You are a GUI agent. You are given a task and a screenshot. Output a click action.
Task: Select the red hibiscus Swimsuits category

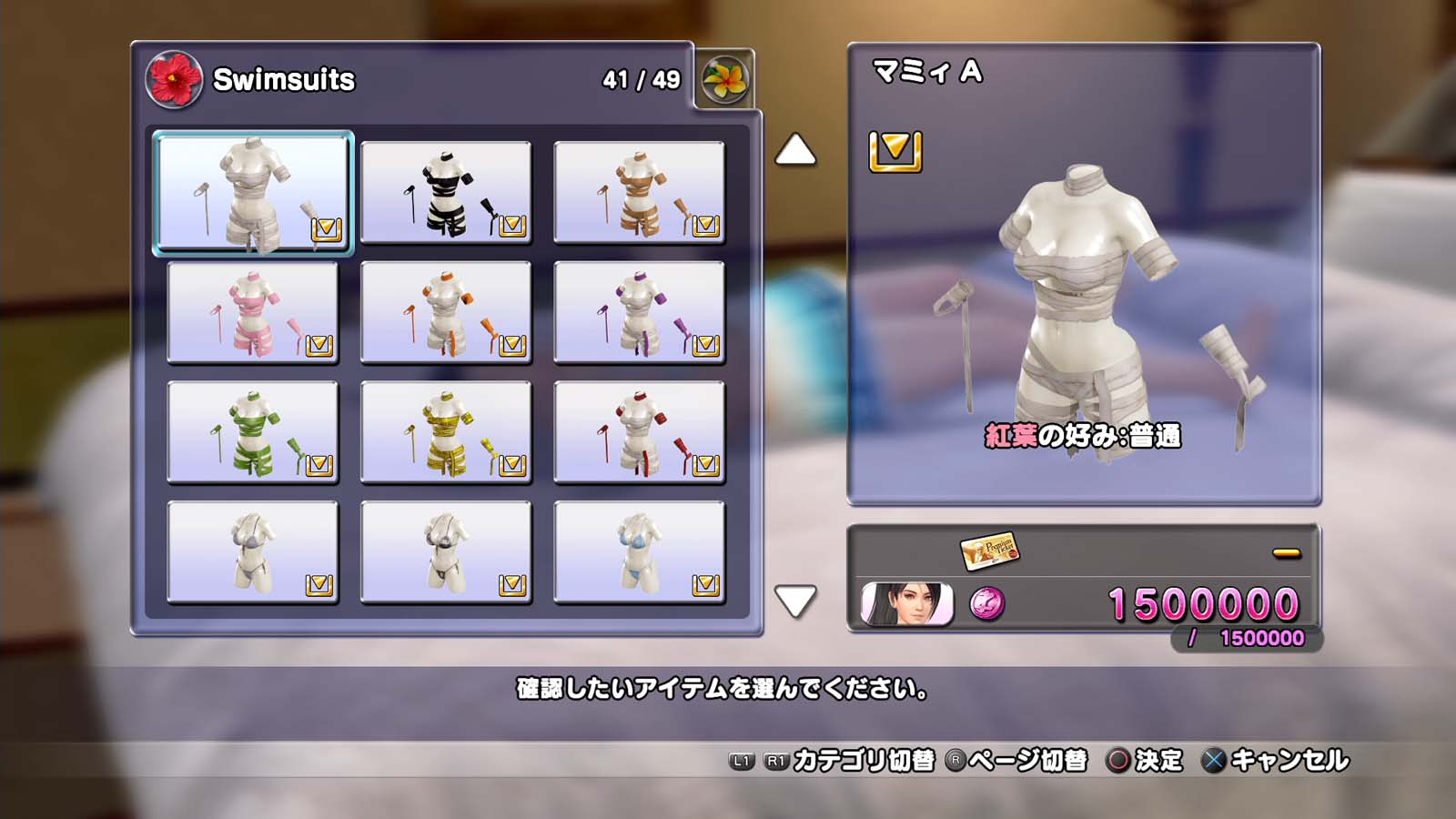pos(174,80)
